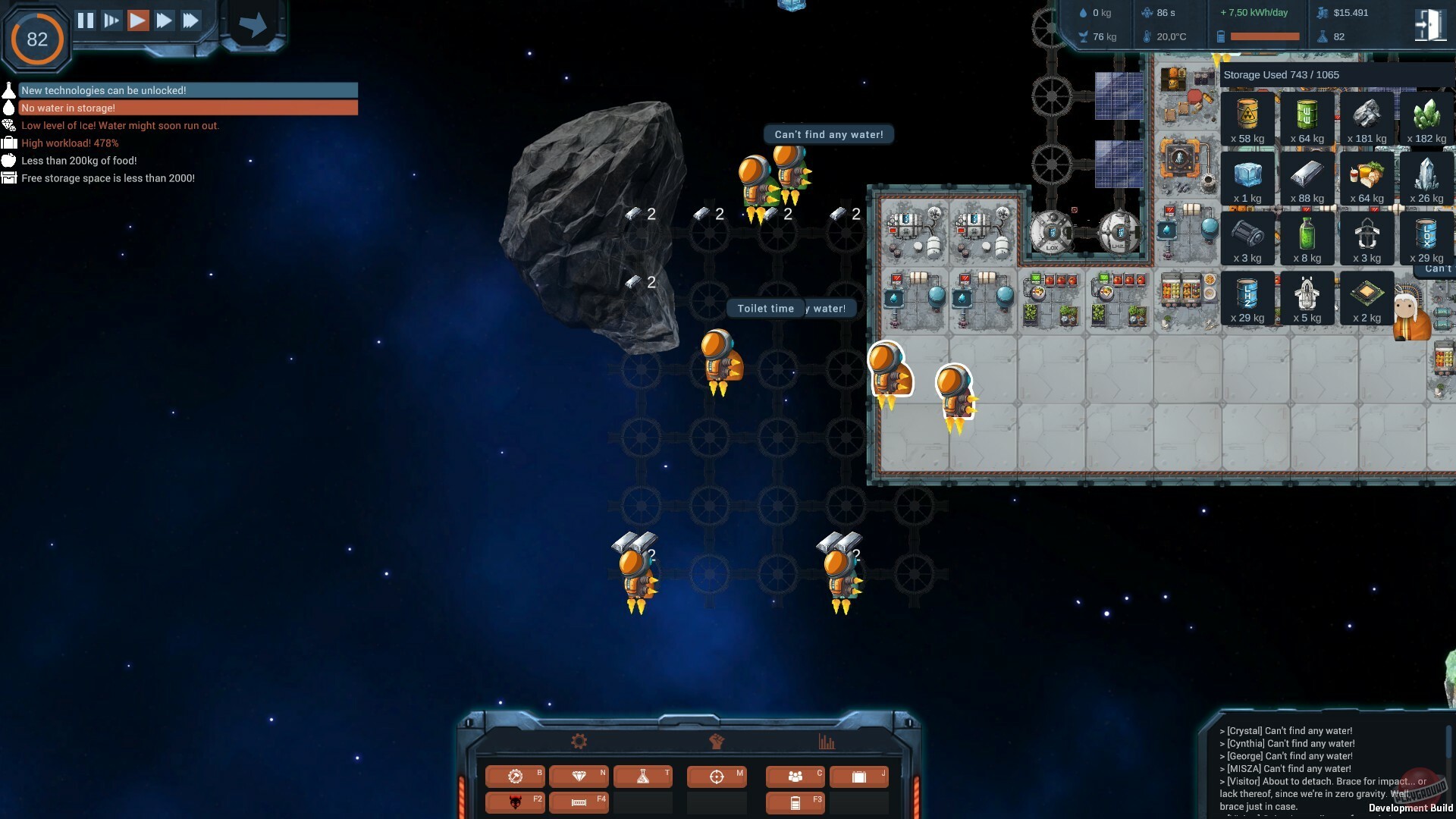The width and height of the screenshot is (1456, 819).
Task: Pause the game with the pause button
Action: coord(86,20)
